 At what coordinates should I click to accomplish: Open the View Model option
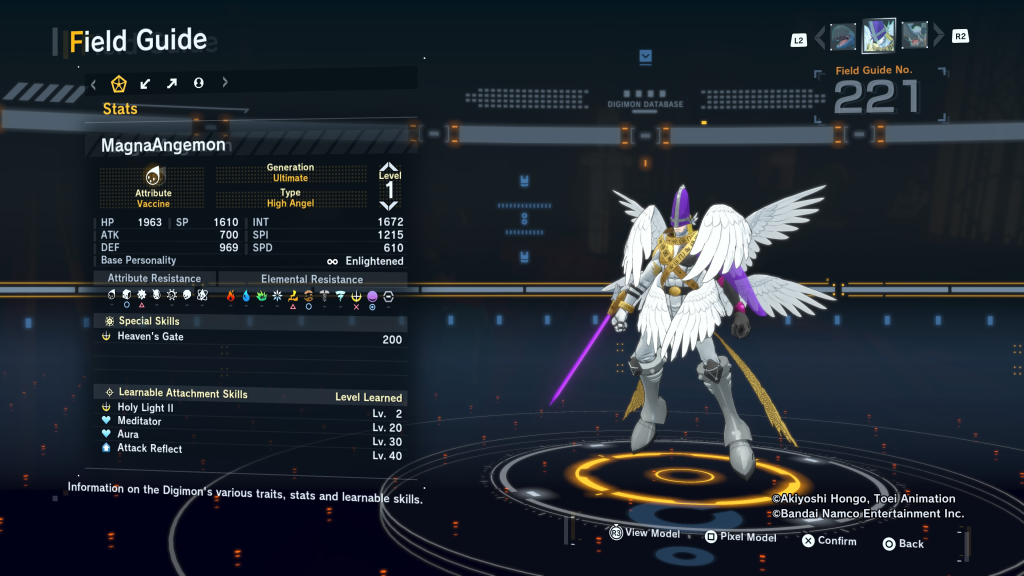[644, 533]
